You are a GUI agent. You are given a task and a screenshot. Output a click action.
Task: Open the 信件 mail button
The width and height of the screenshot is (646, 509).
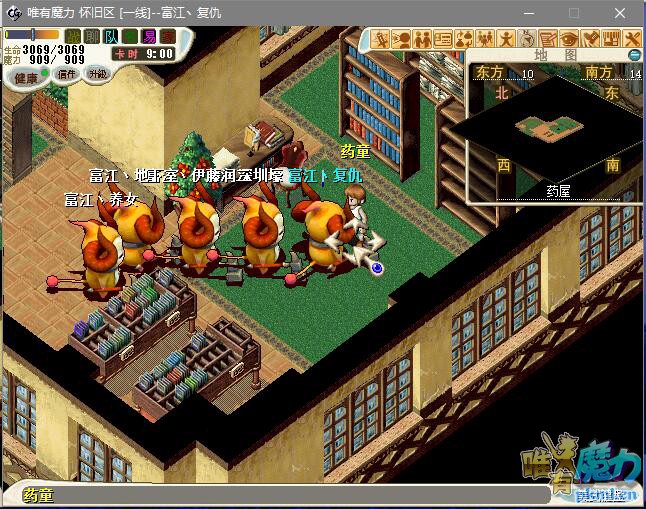[x=67, y=73]
